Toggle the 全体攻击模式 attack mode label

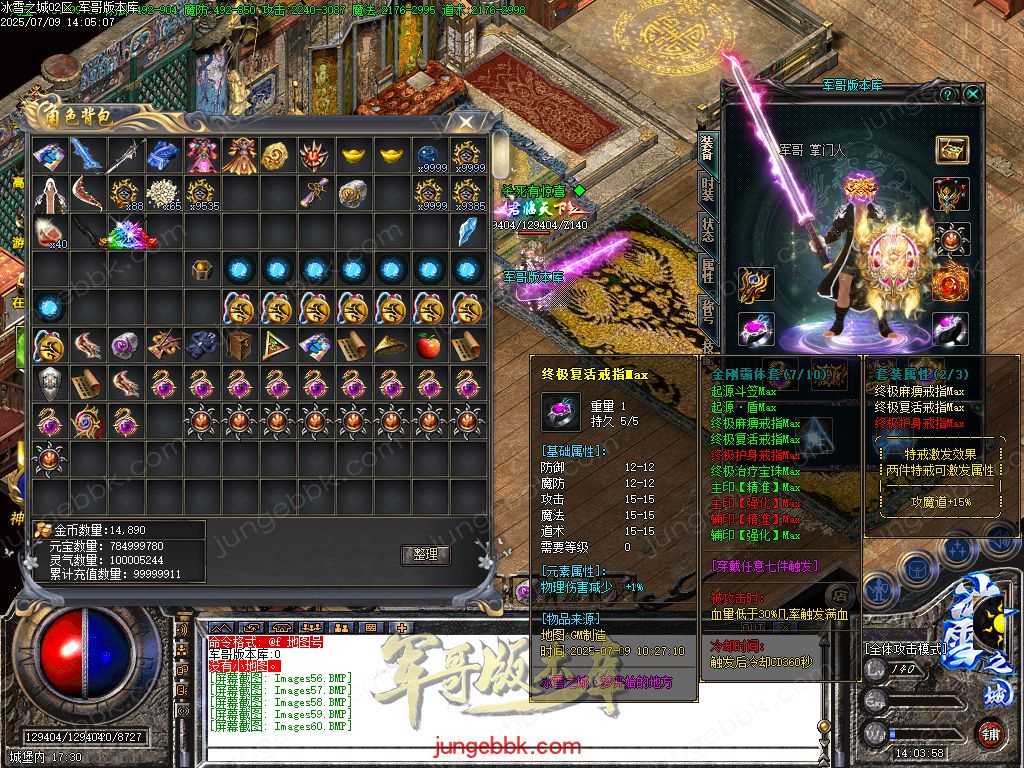[905, 649]
